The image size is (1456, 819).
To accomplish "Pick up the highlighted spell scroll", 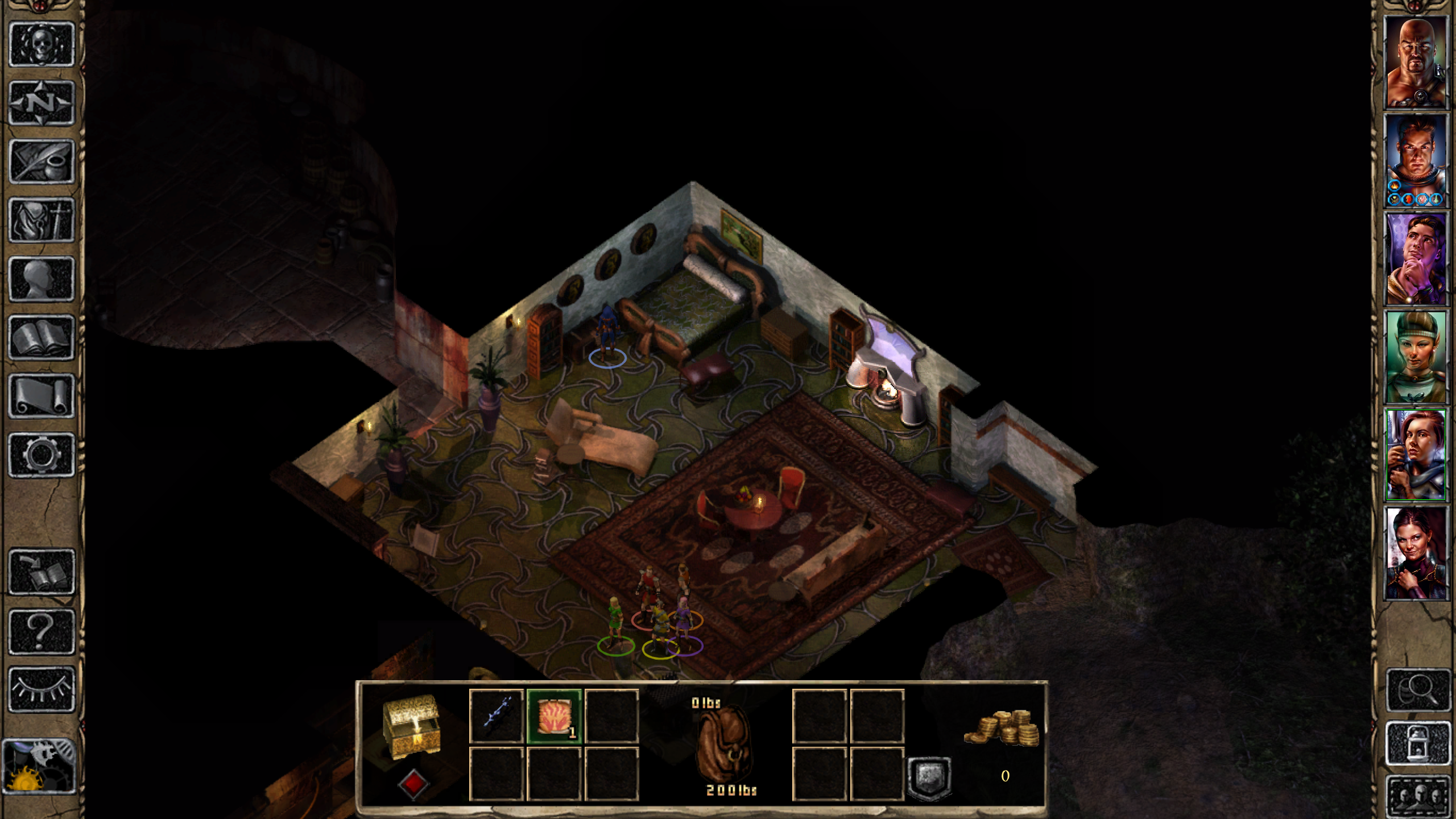I will (554, 716).
